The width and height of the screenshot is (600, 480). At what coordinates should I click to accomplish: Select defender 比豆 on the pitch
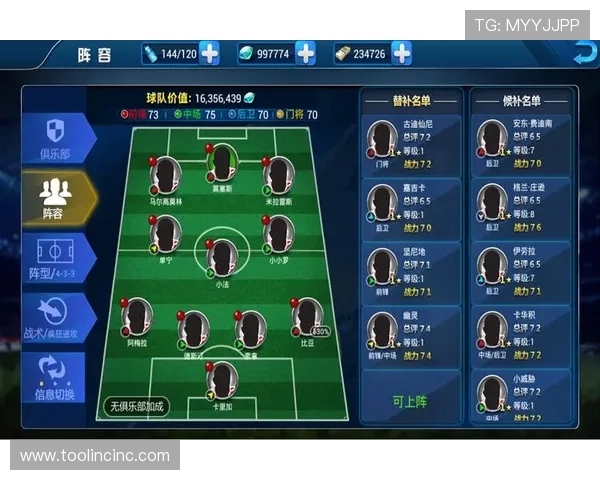coord(307,318)
